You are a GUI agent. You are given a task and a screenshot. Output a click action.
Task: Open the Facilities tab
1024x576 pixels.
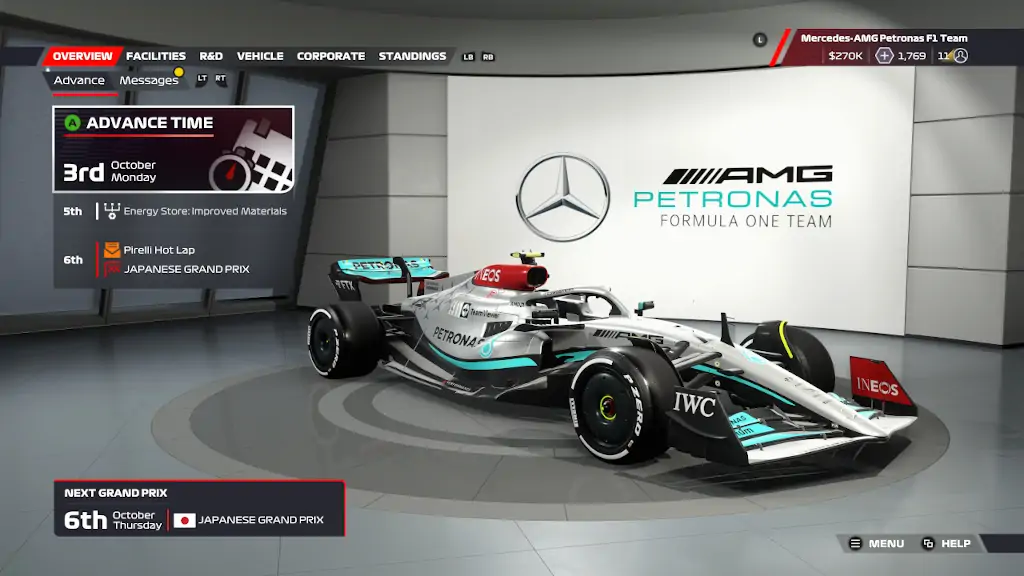point(156,56)
